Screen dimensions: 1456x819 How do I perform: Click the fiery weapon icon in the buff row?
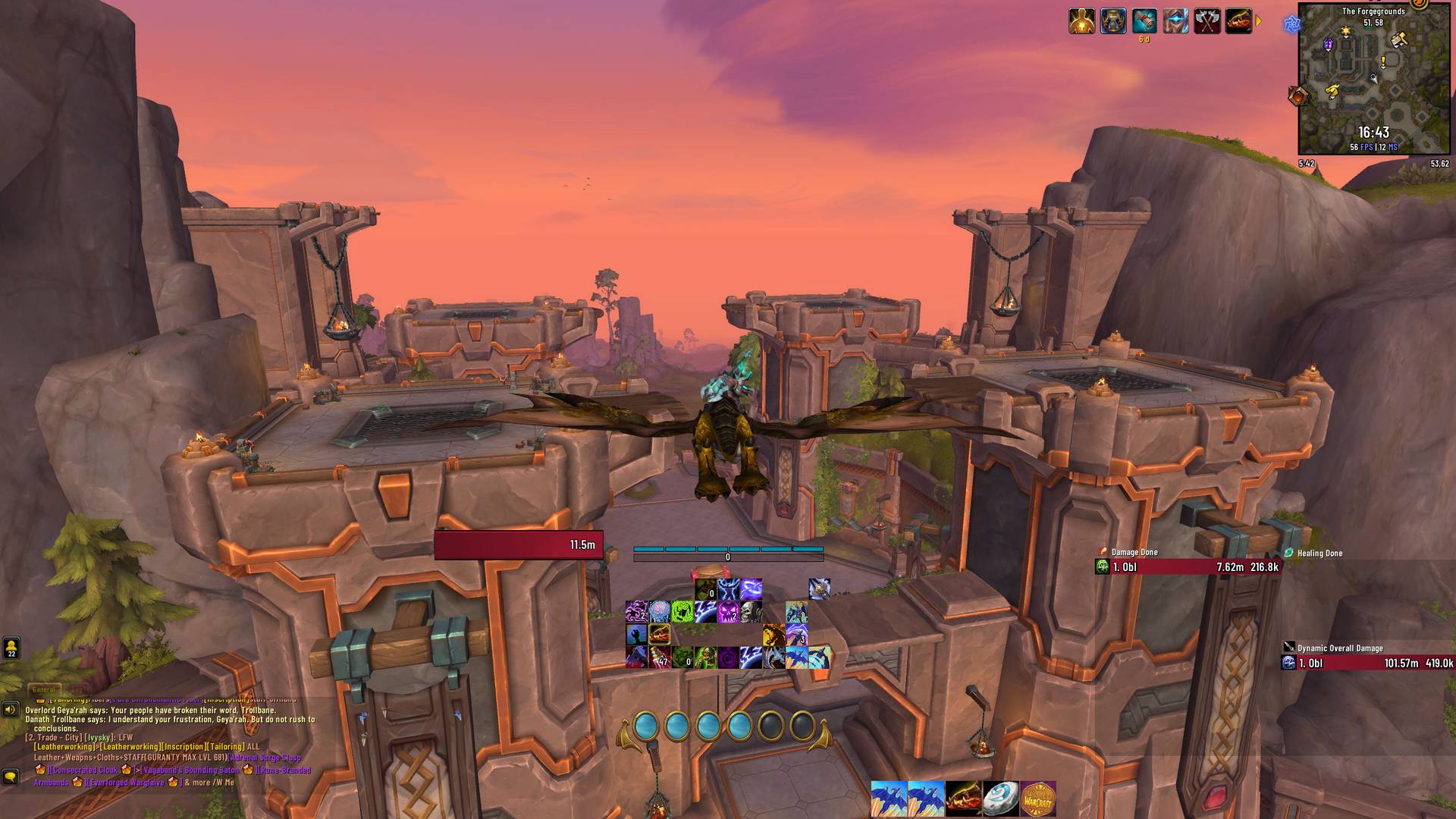point(1237,20)
